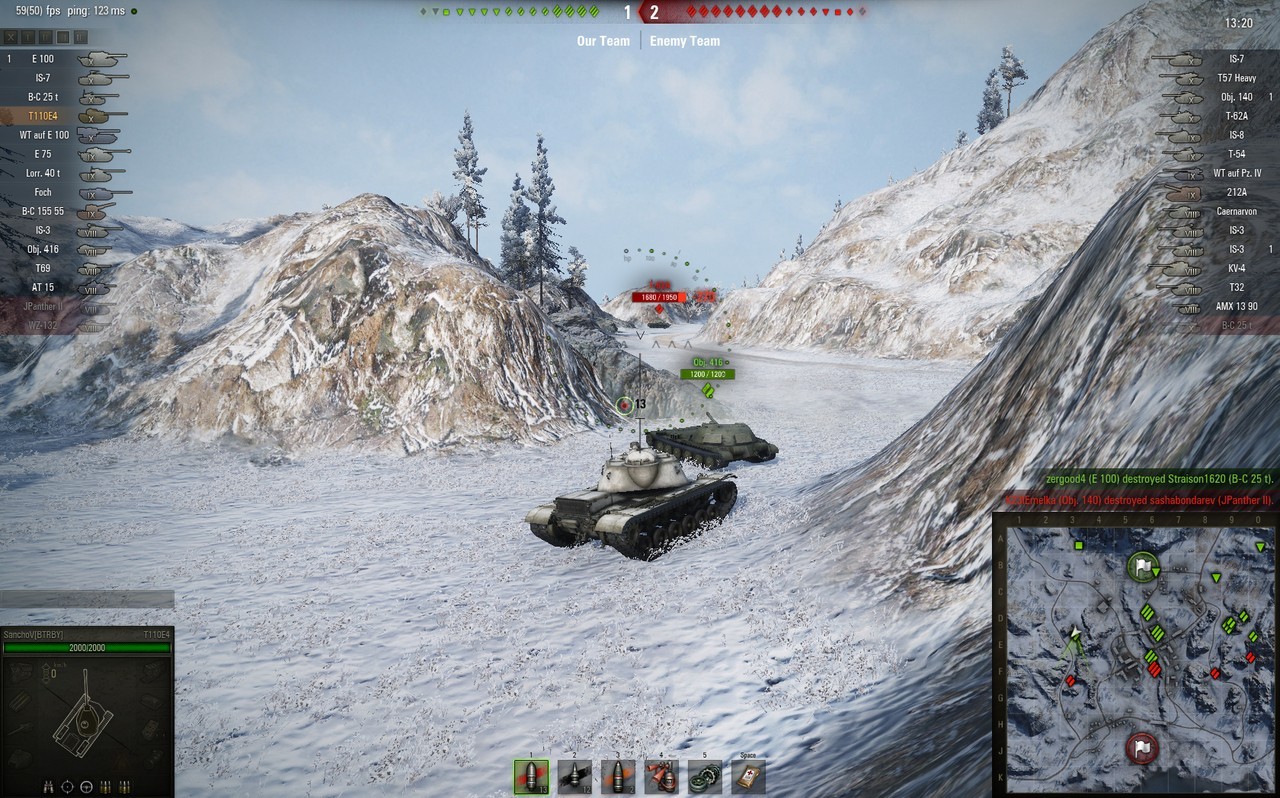Image resolution: width=1280 pixels, height=798 pixels.
Task: Choose WT auf E 100 in team roster
Action: 60,135
